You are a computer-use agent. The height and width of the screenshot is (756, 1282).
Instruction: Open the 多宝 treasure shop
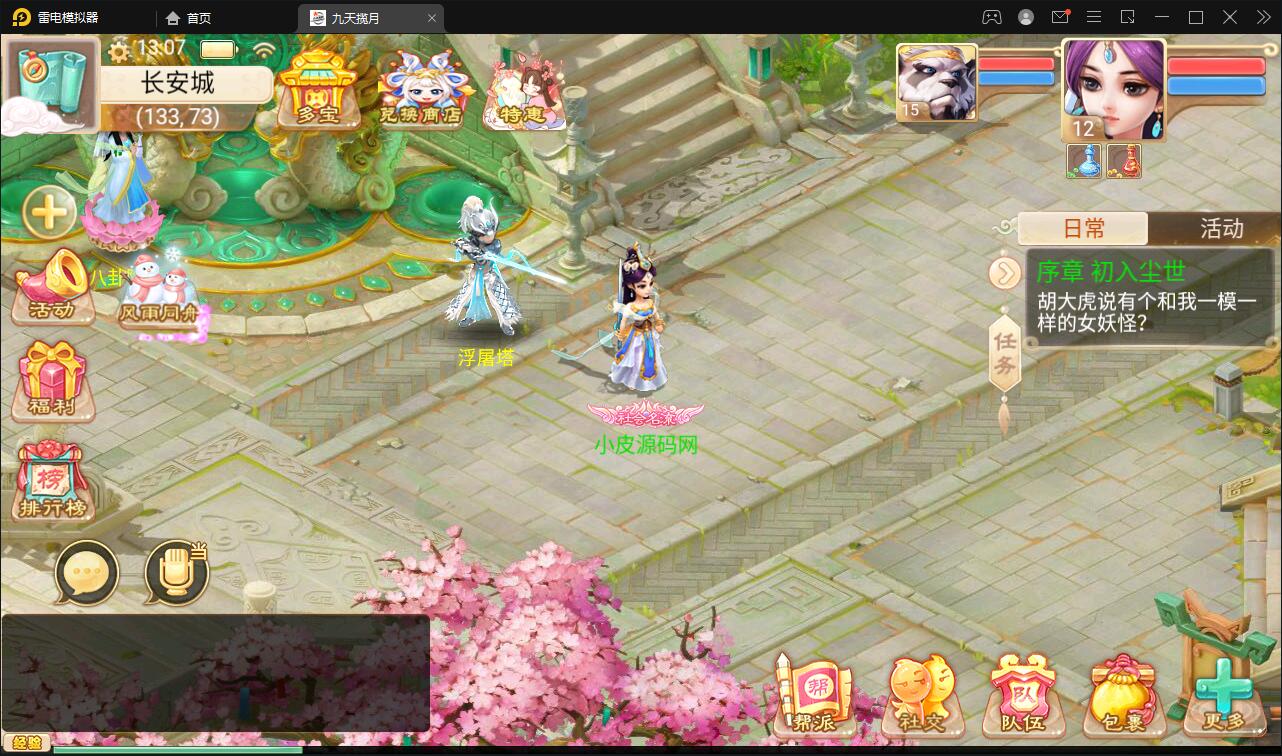[320, 90]
